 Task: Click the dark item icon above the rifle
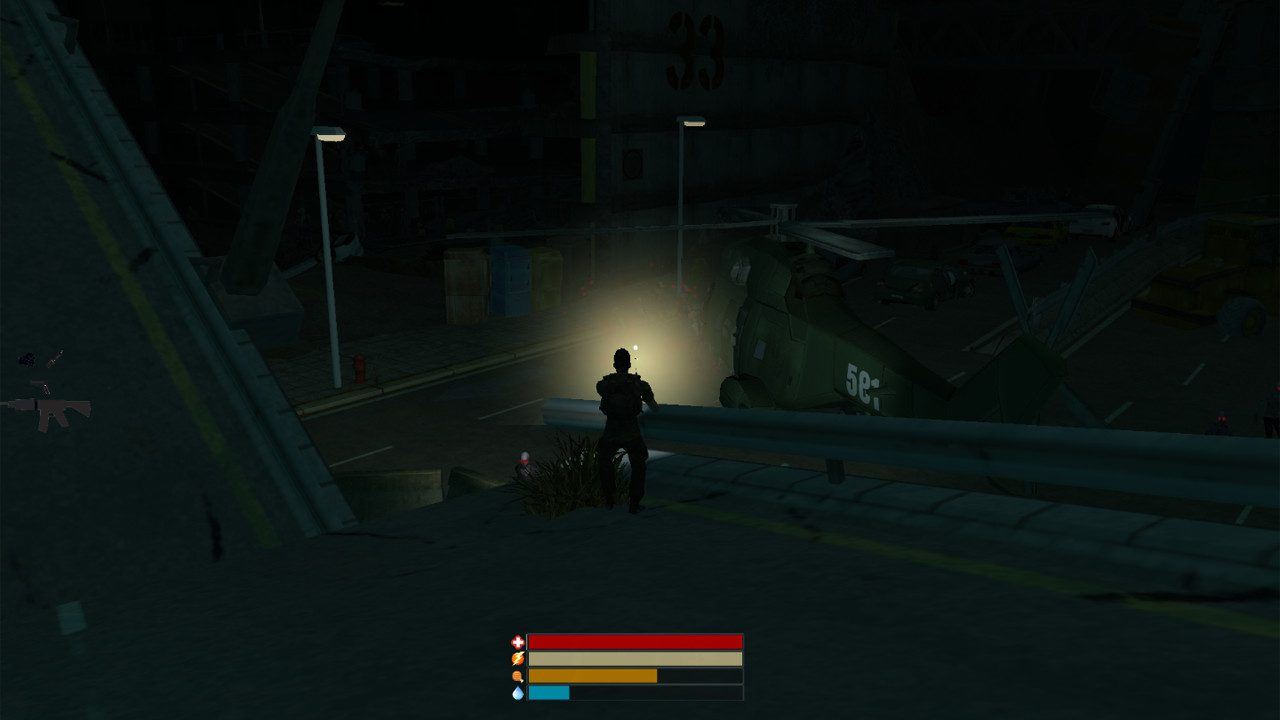click(27, 360)
